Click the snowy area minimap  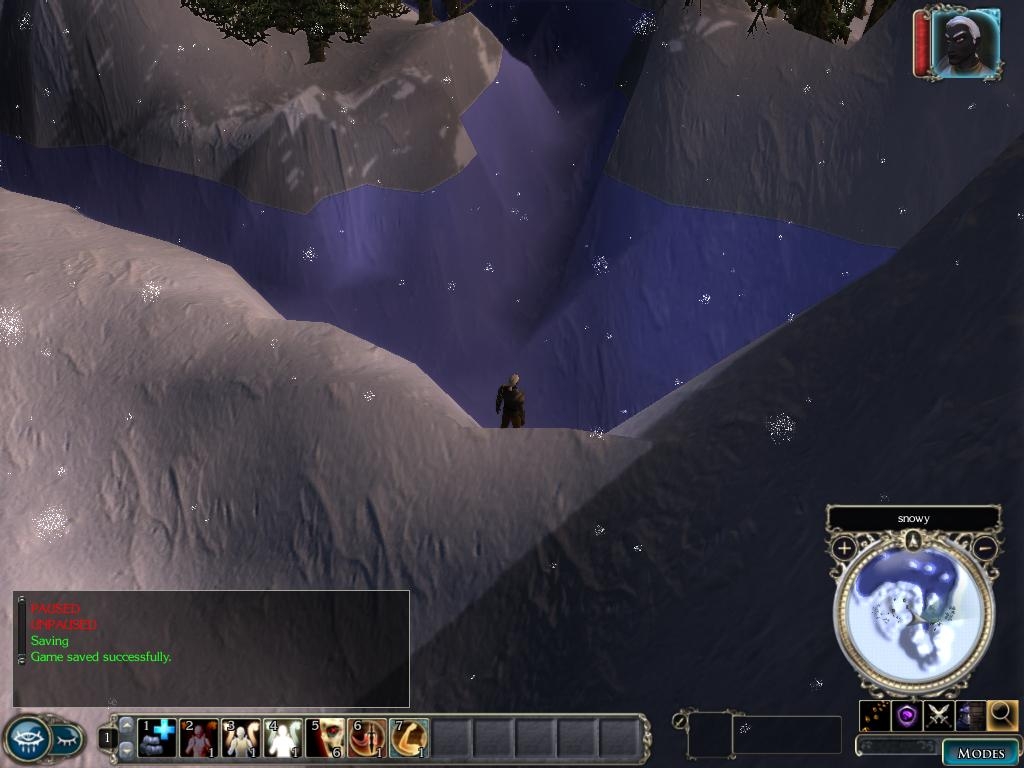click(913, 613)
